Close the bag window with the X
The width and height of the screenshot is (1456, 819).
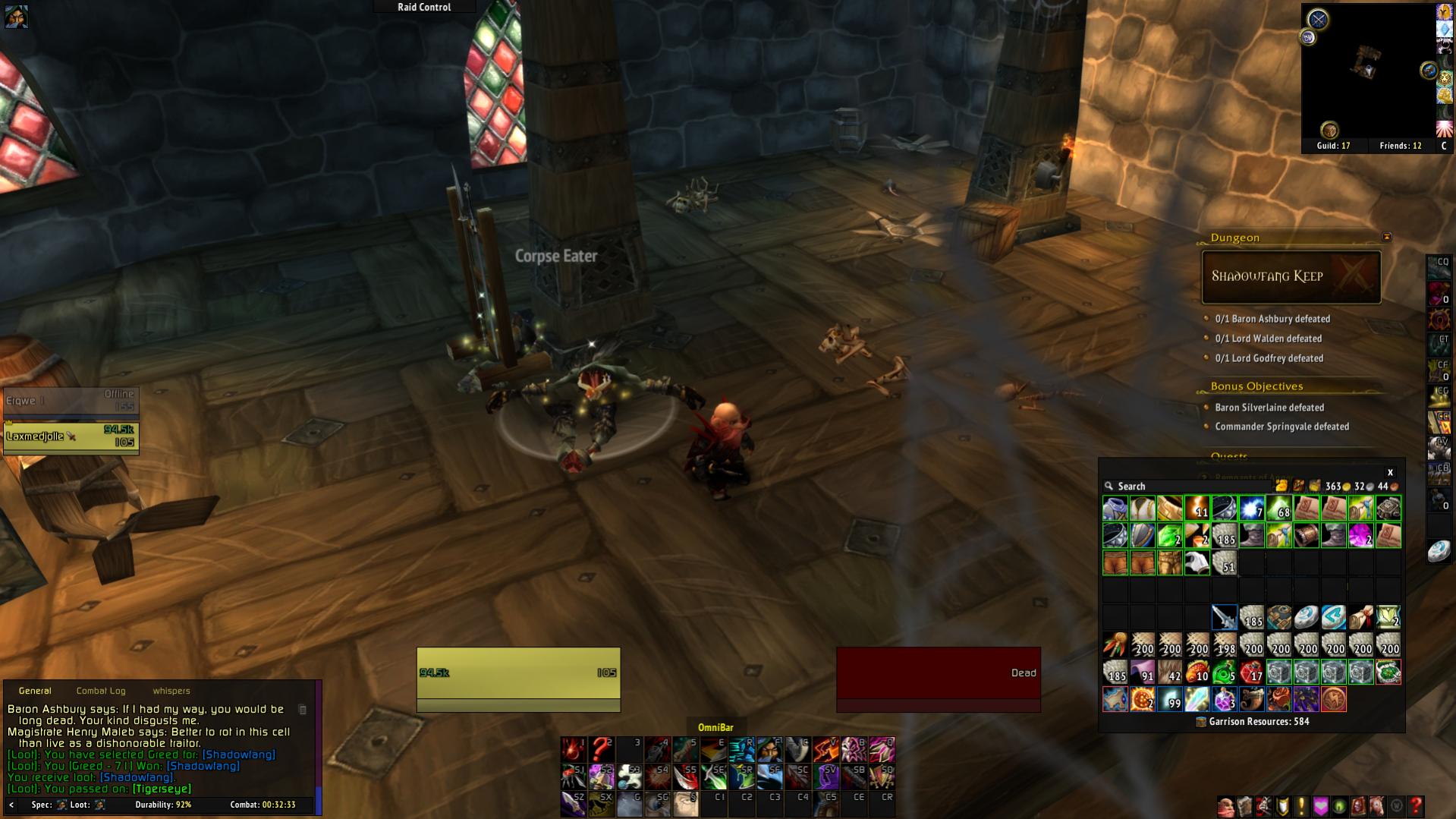(1390, 472)
